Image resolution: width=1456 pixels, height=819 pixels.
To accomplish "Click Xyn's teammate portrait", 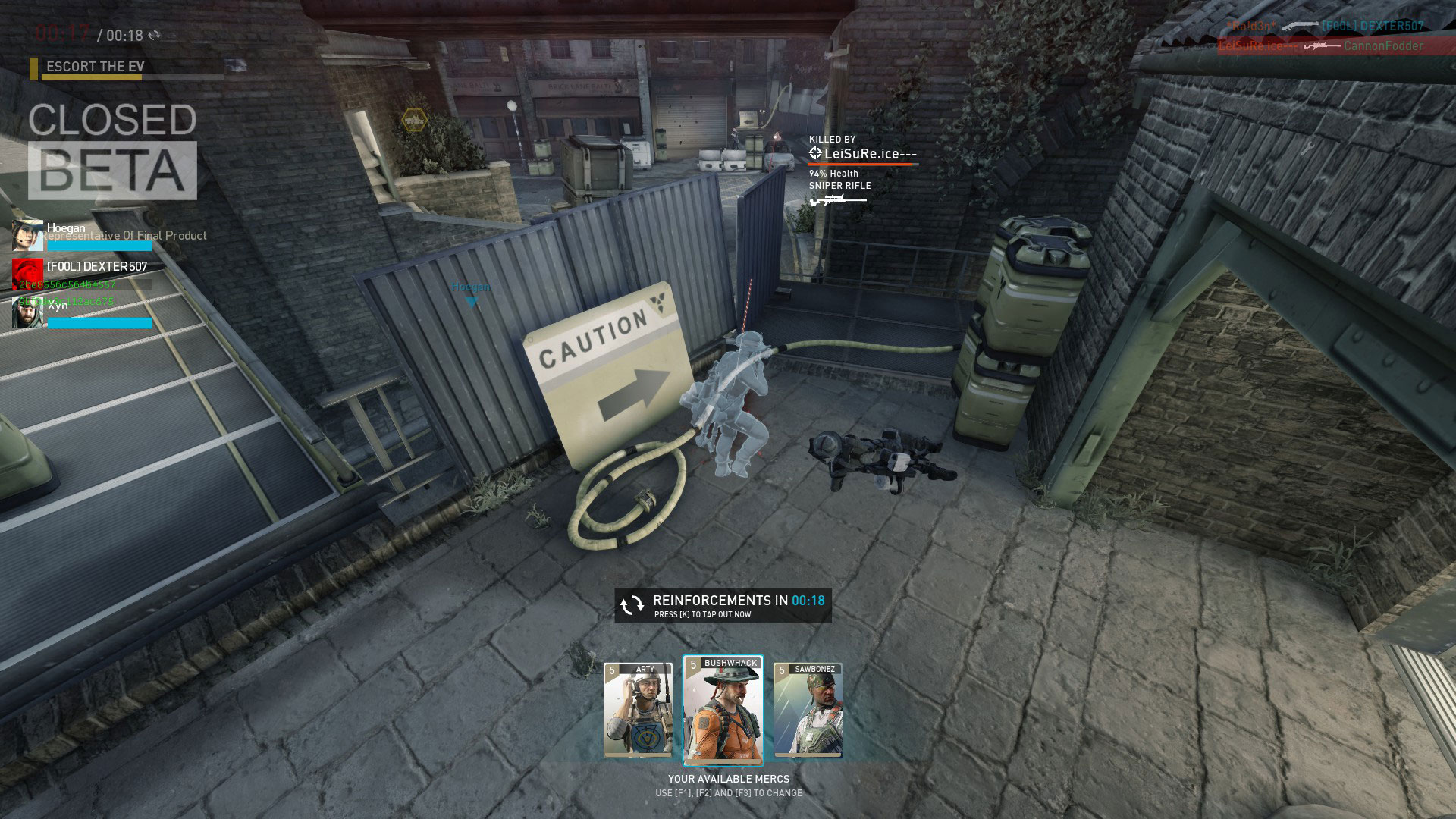I will 27,312.
